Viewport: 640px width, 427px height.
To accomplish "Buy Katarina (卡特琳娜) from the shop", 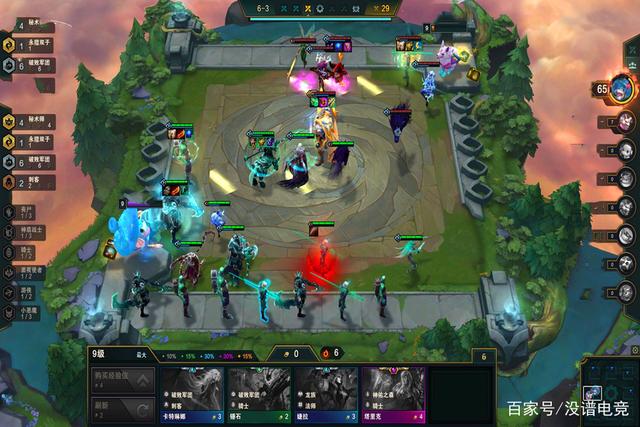I will point(191,393).
